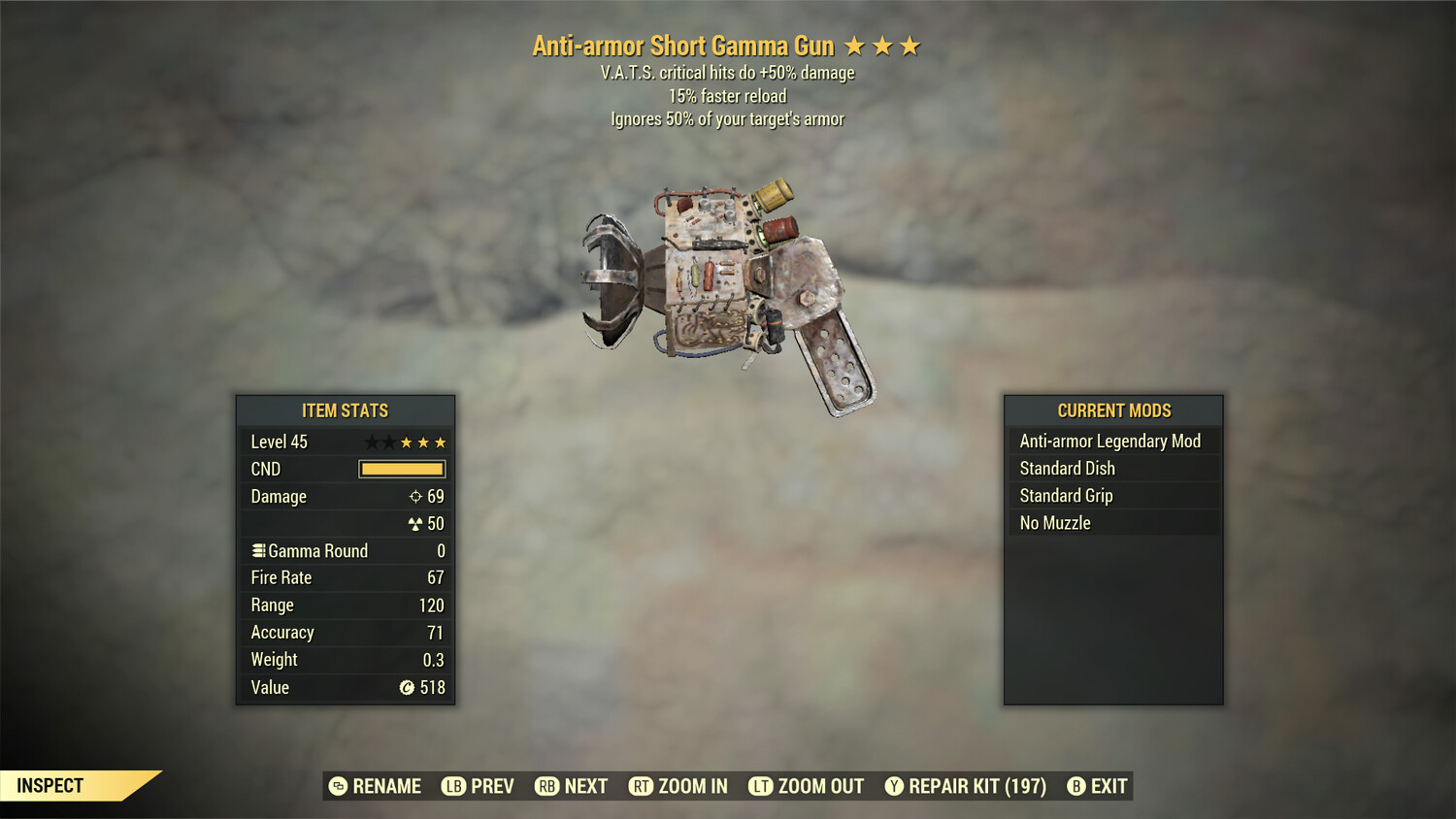Activate Rename for the gamma gun

(x=385, y=786)
